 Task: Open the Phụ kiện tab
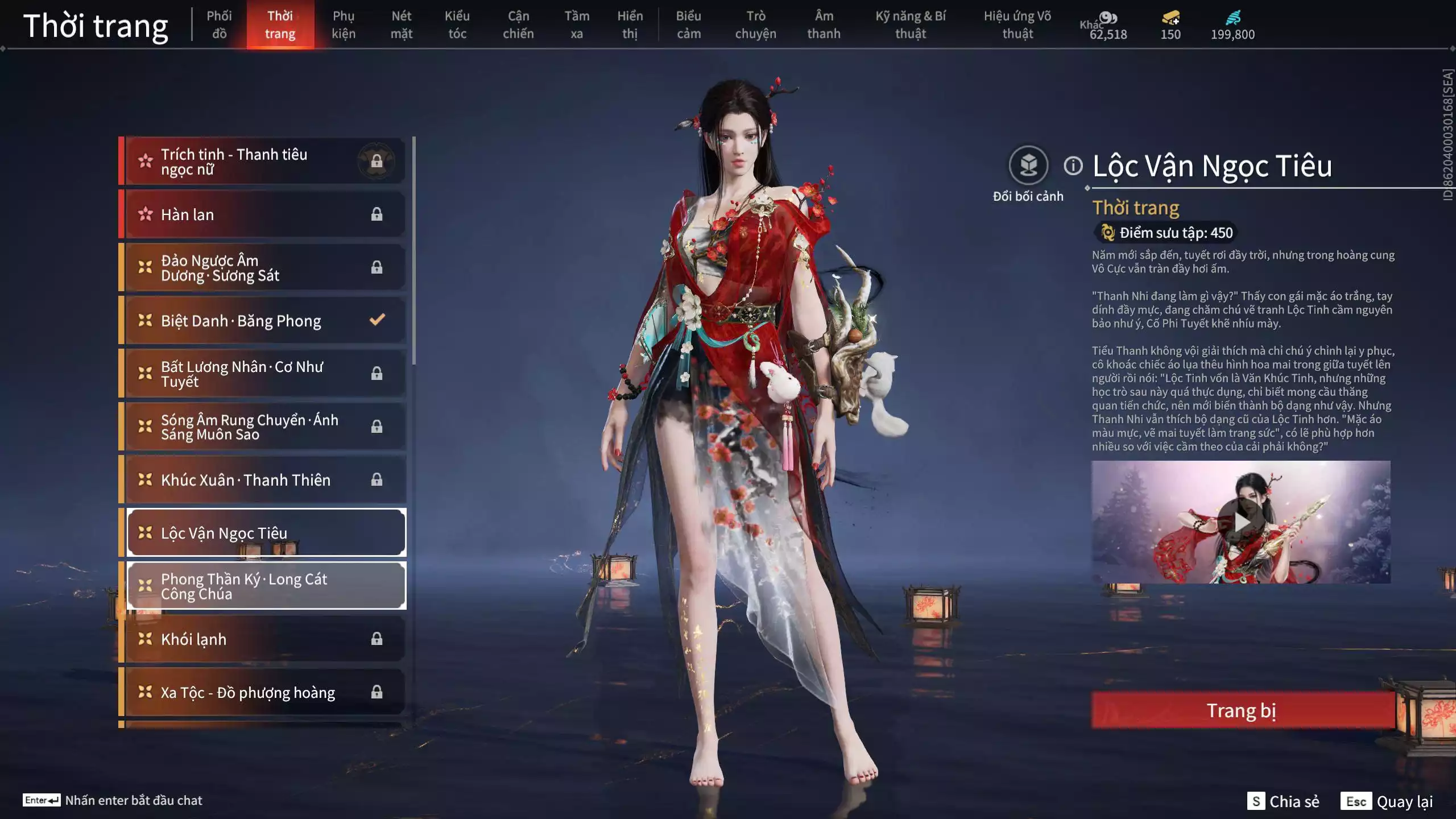point(344,24)
